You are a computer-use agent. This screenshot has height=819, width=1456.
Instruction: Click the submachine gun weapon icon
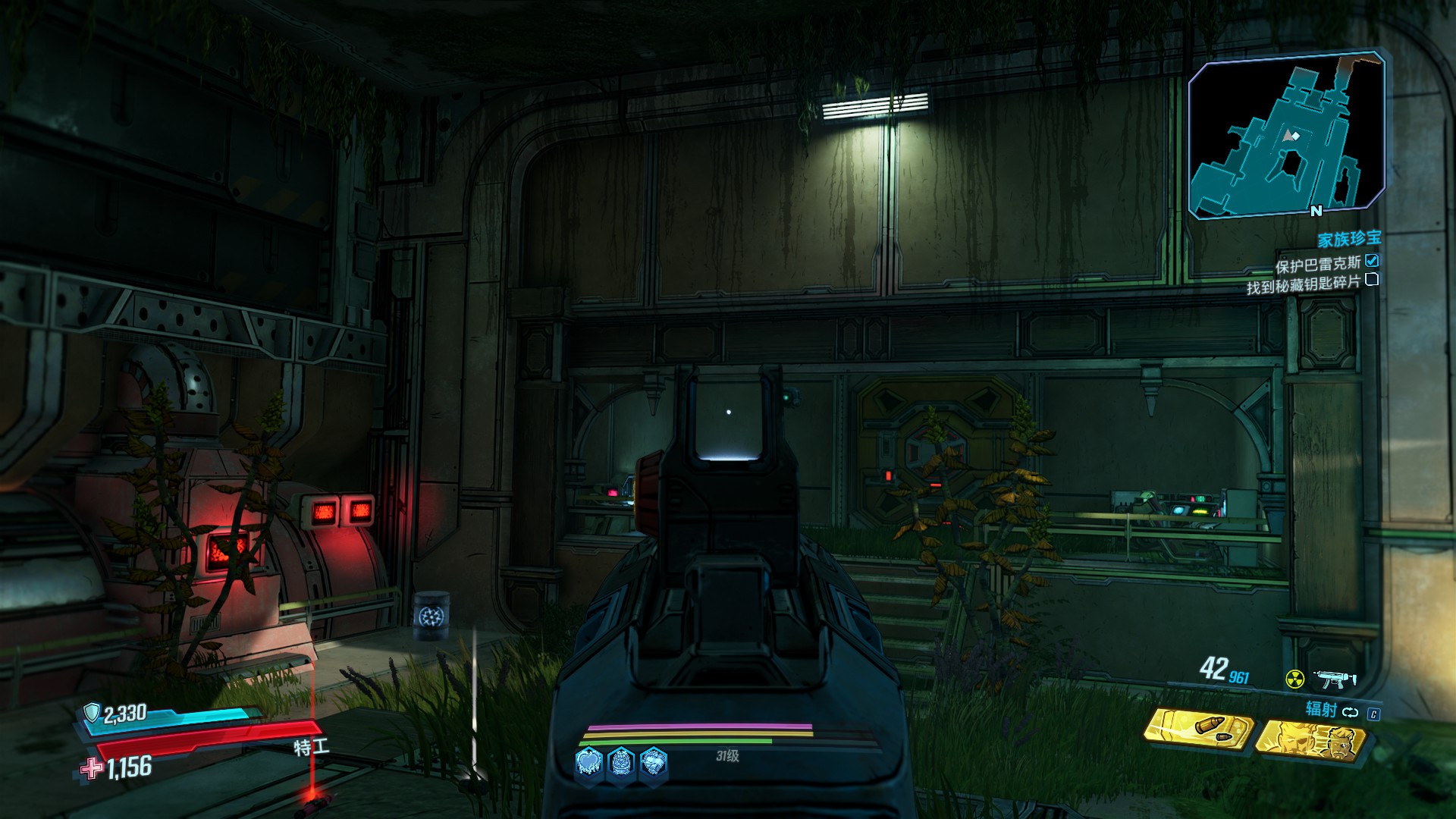pyautogui.click(x=1334, y=678)
